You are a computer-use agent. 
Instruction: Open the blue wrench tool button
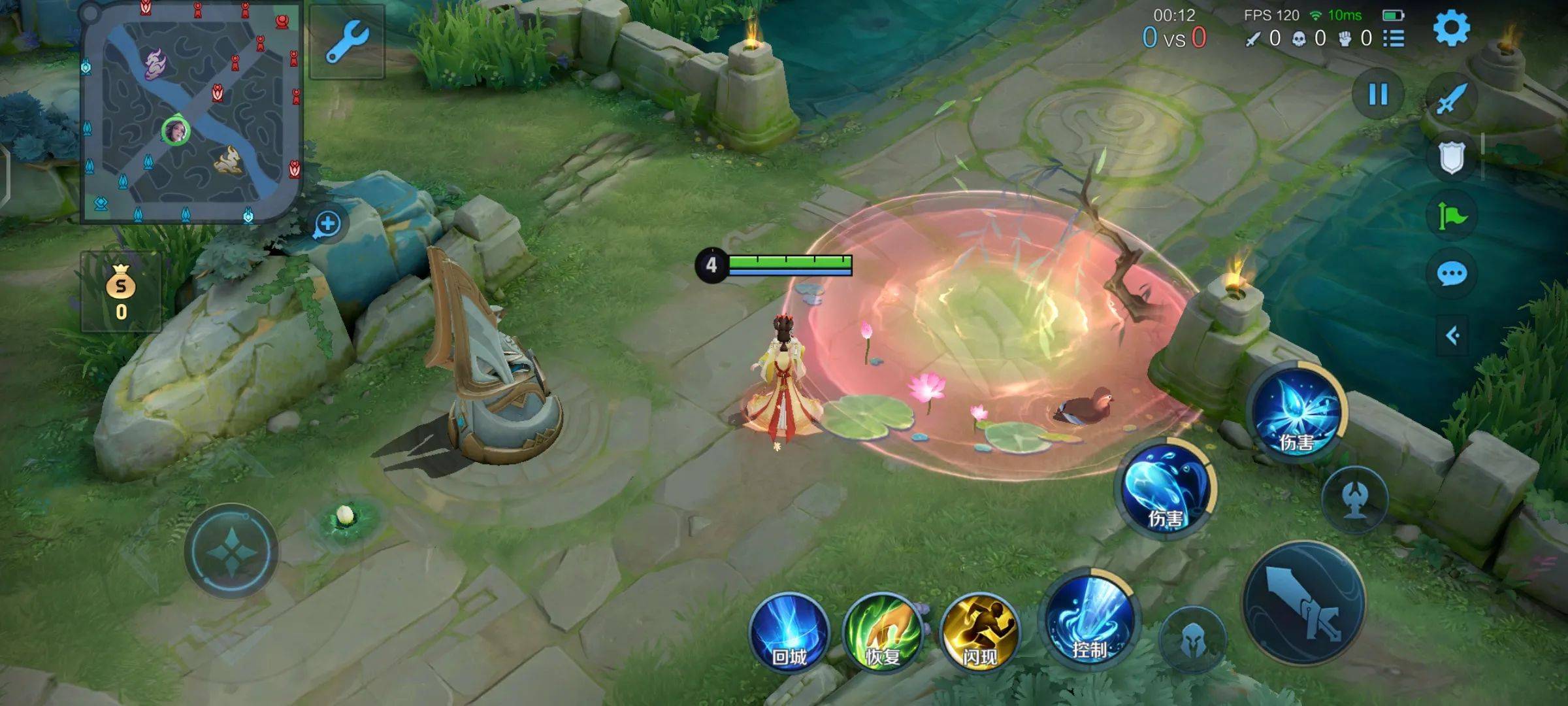coord(347,42)
